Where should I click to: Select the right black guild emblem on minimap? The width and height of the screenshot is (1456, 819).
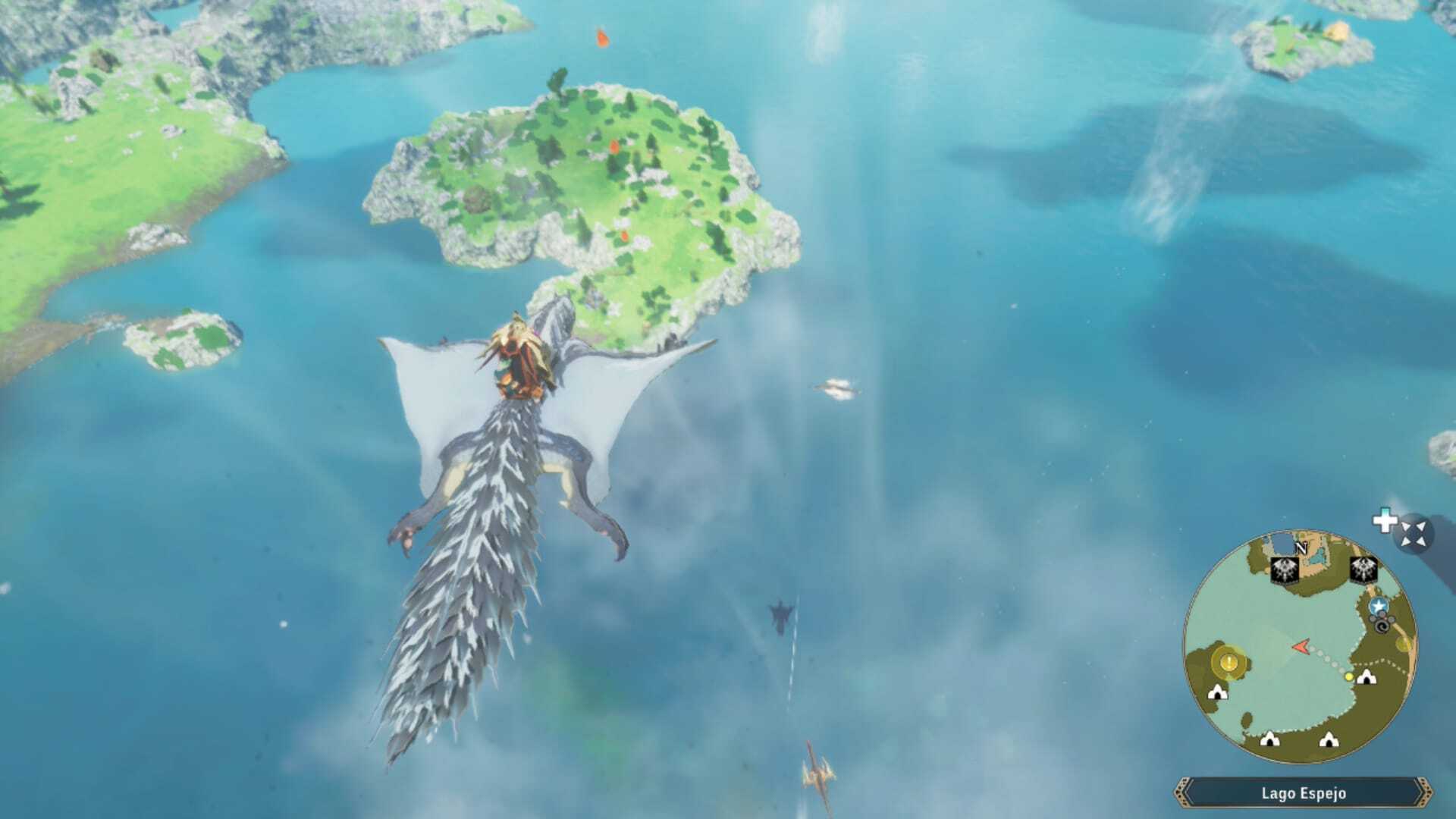point(1363,569)
